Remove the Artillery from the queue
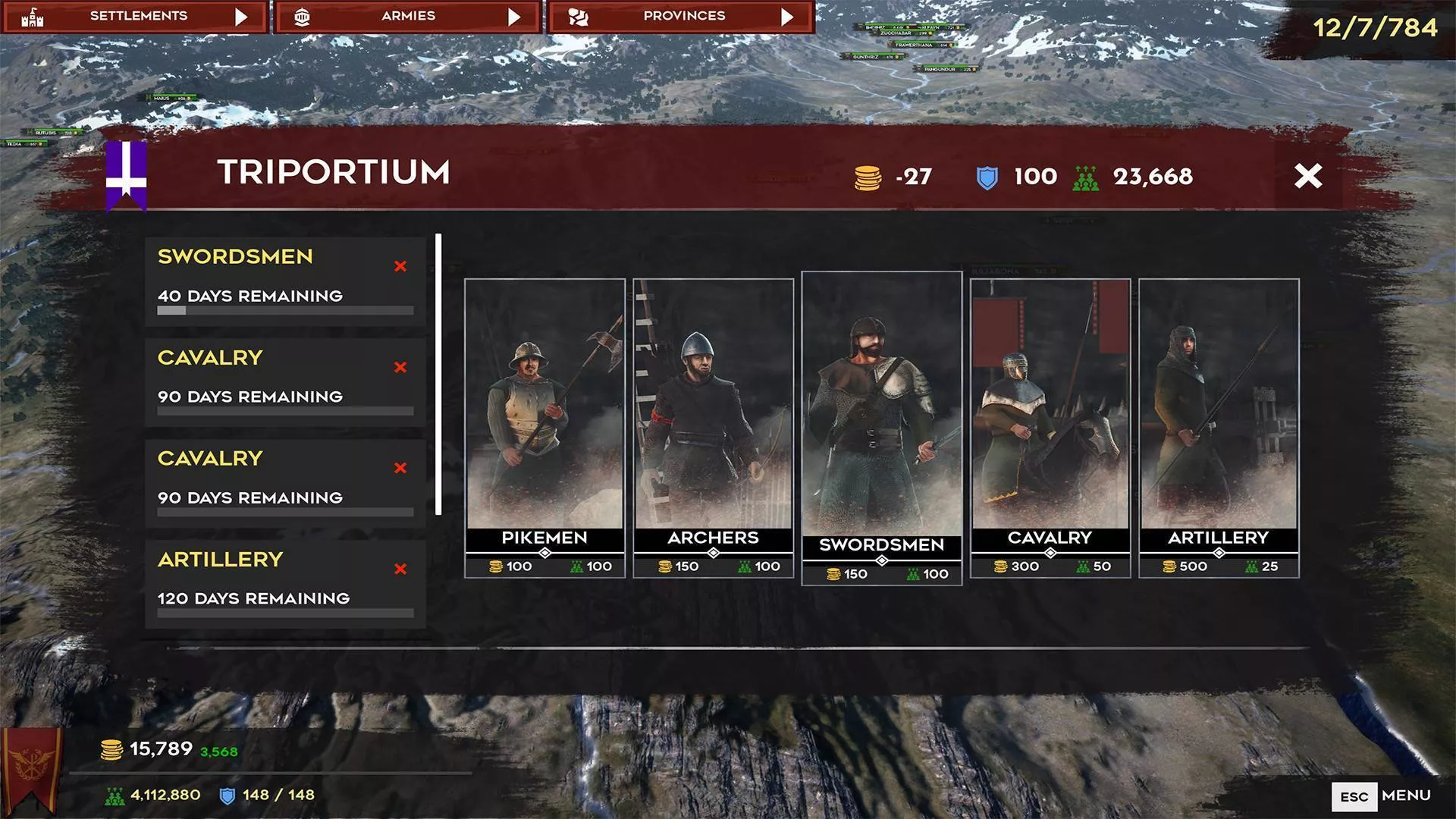This screenshot has width=1456, height=819. click(x=400, y=569)
